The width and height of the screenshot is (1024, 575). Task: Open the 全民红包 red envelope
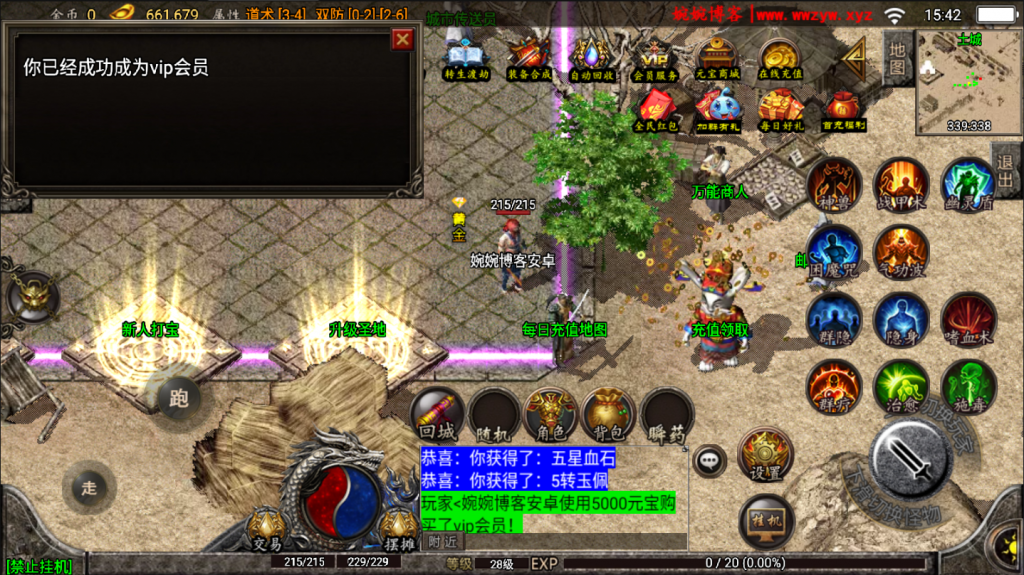coord(656,109)
